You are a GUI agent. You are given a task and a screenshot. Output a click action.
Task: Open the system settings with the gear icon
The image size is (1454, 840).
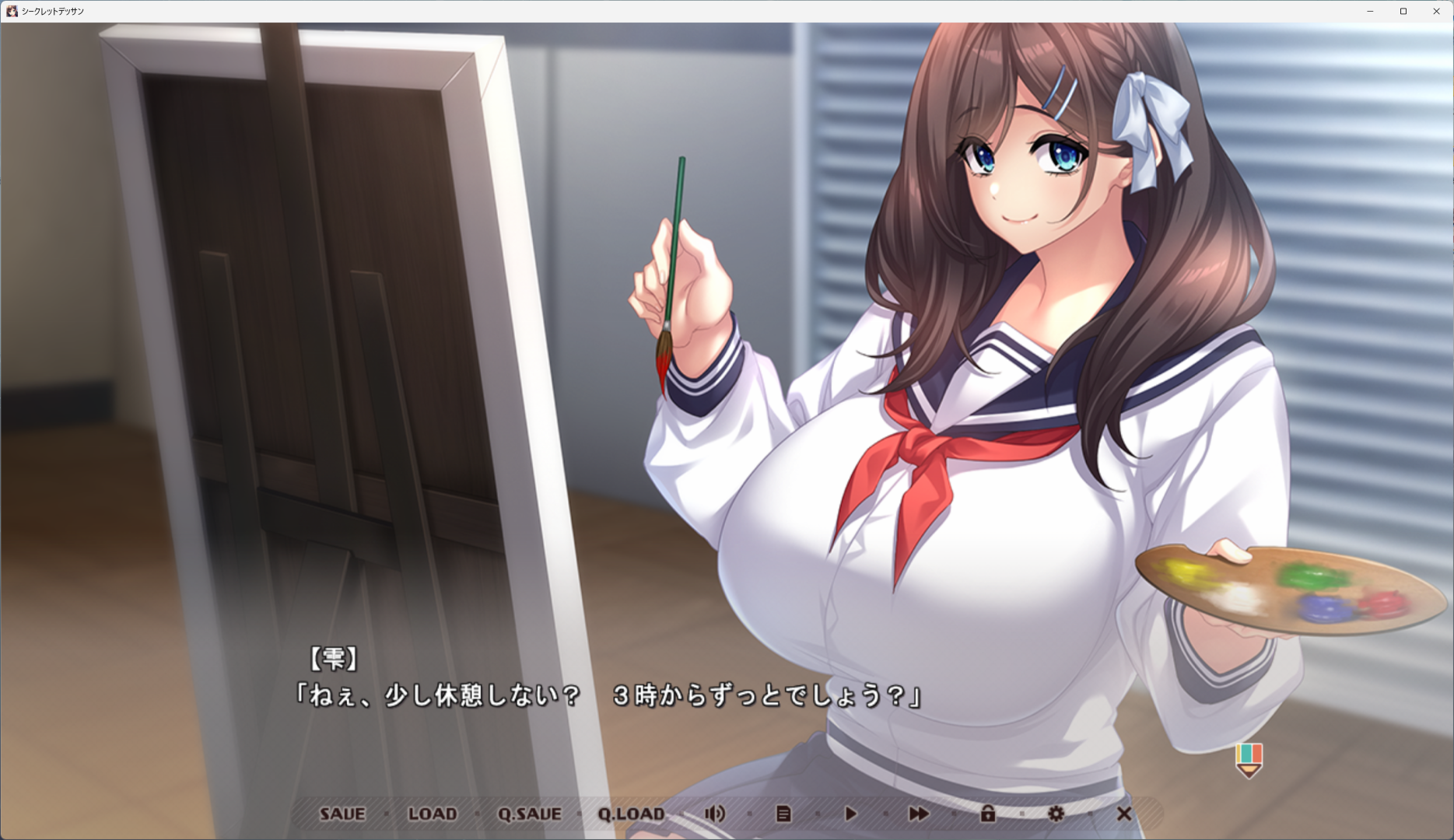[x=1056, y=814]
